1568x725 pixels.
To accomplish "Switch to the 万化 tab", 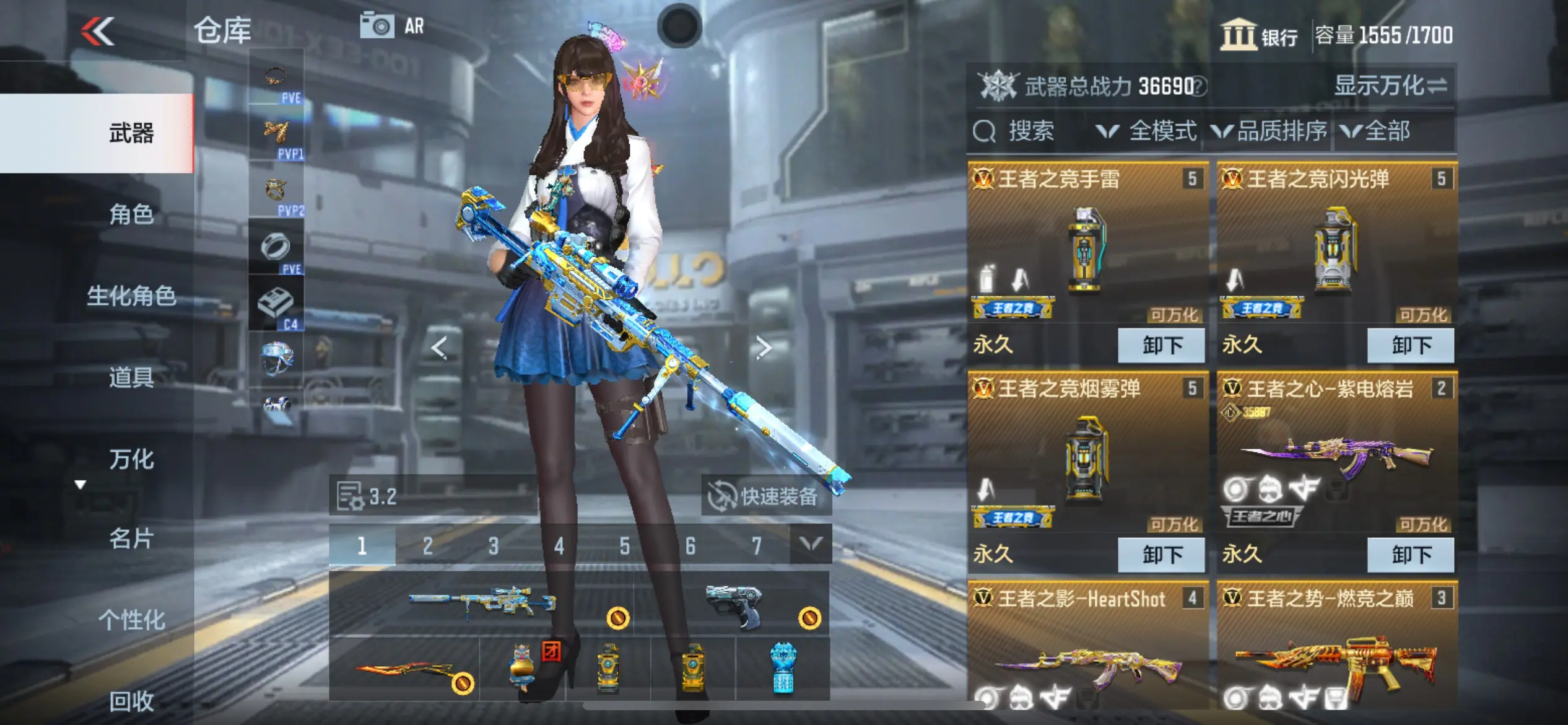I will click(131, 459).
